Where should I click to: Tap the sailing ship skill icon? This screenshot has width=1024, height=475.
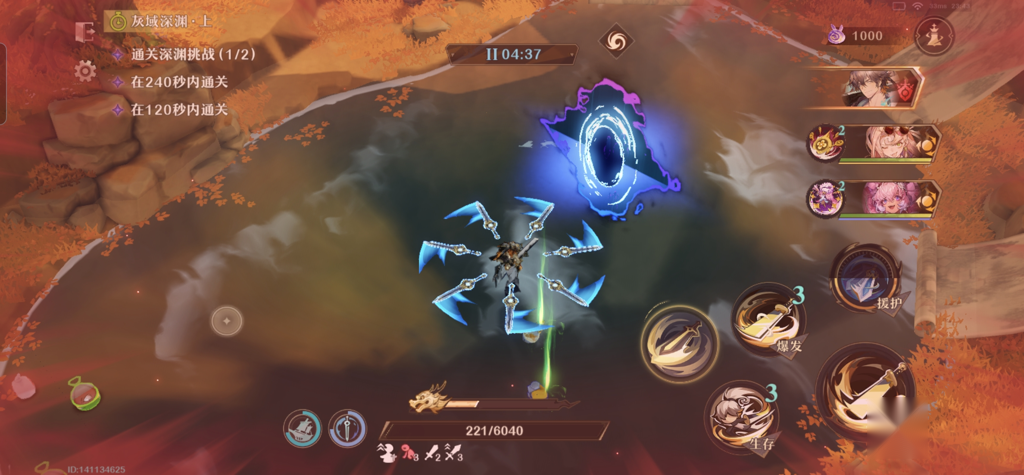click(x=302, y=428)
